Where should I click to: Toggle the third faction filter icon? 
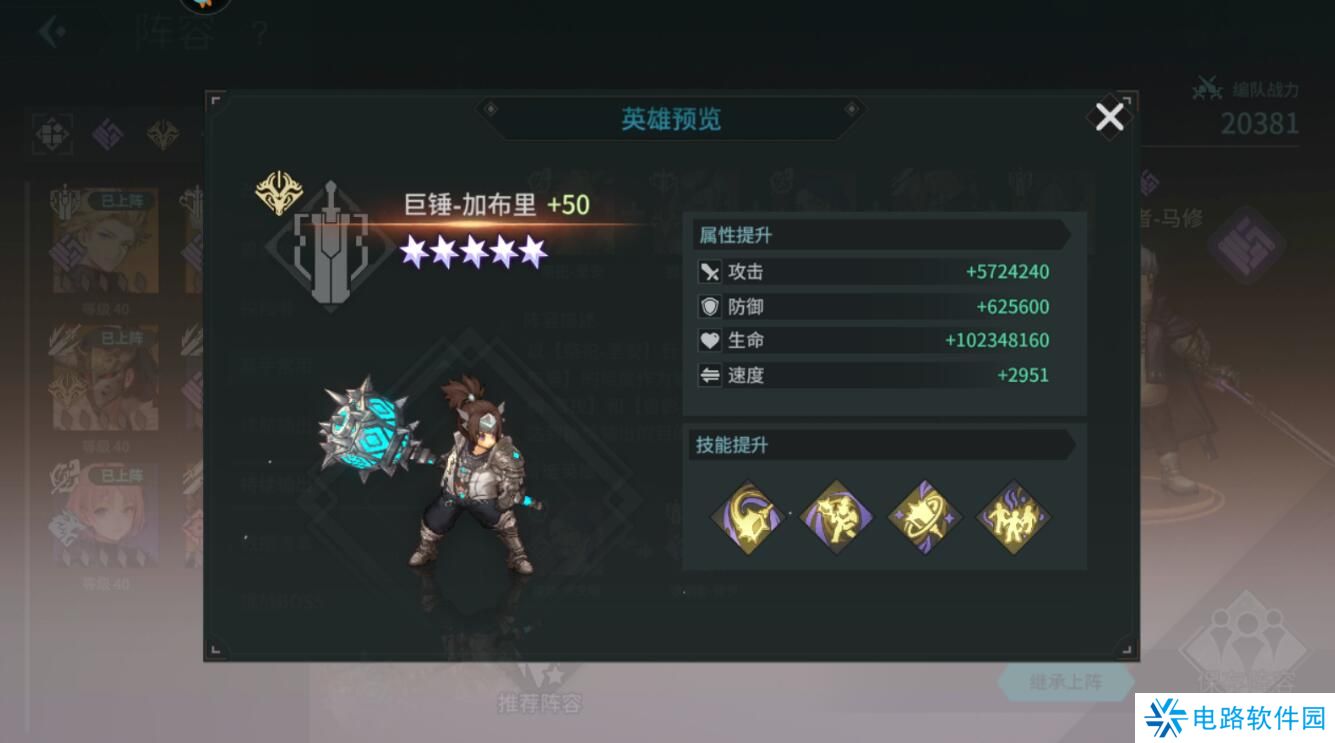click(x=163, y=133)
